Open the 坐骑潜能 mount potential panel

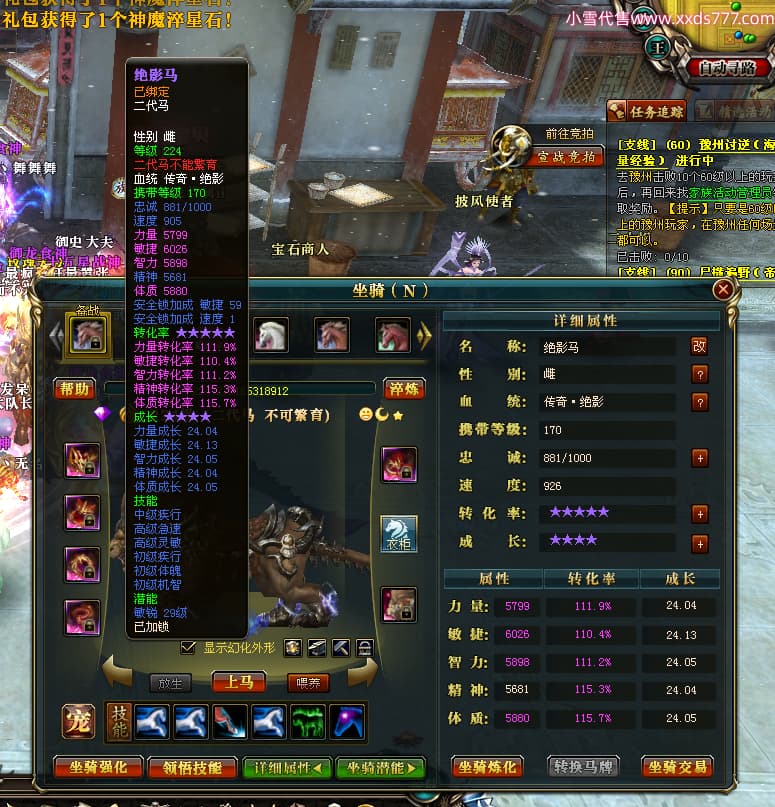[380, 767]
